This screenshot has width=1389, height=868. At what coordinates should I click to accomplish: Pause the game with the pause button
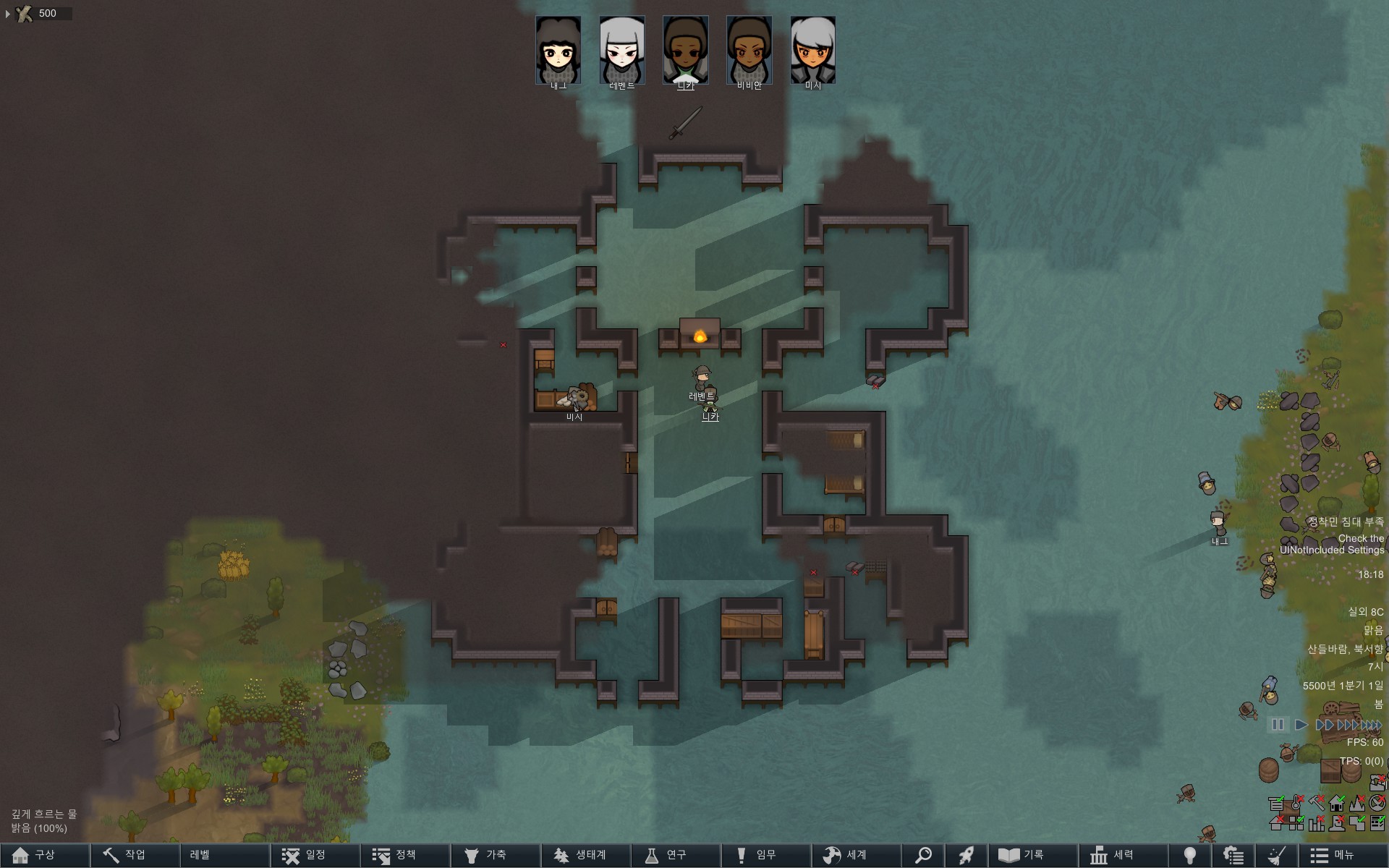click(x=1278, y=724)
